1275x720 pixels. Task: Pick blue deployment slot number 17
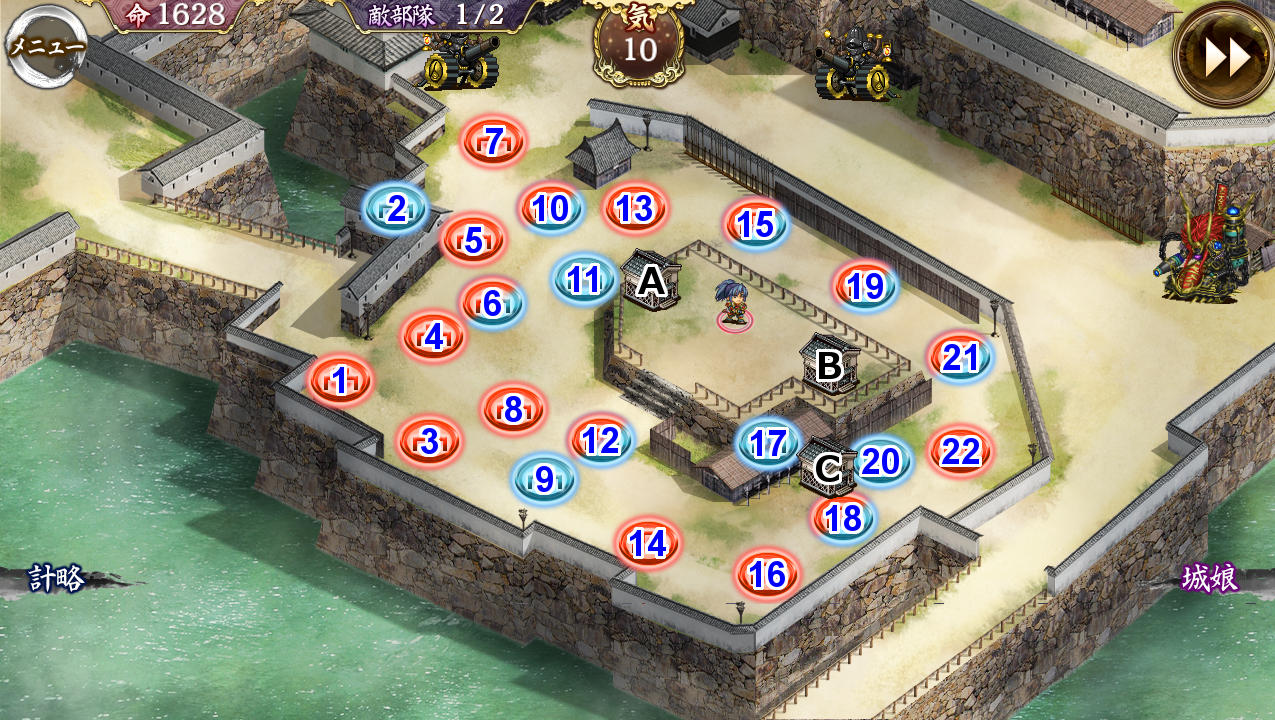point(768,443)
